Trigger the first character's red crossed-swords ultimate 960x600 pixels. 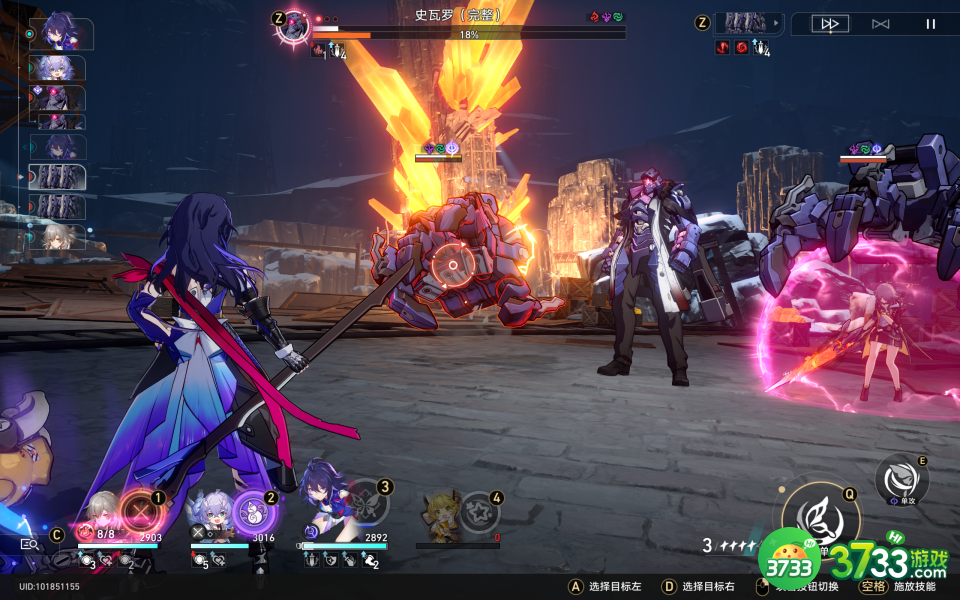tap(140, 512)
